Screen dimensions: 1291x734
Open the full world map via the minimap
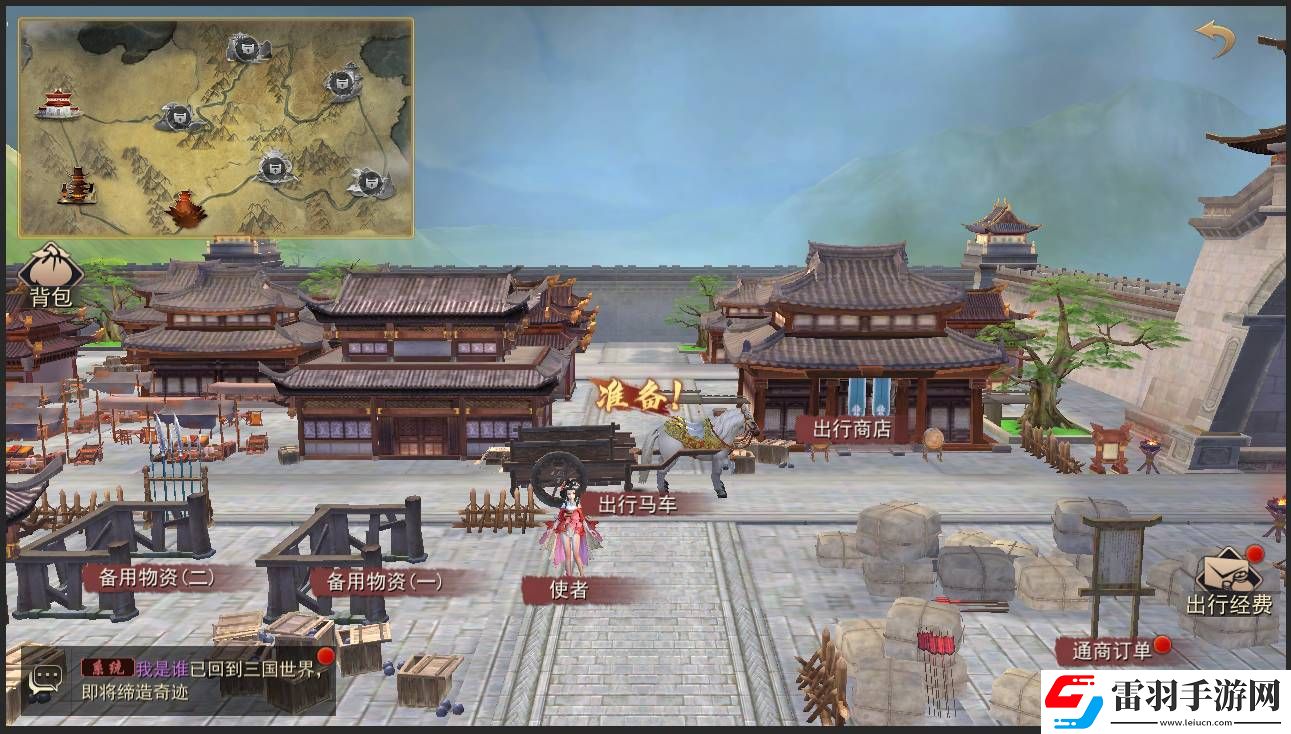[215, 125]
